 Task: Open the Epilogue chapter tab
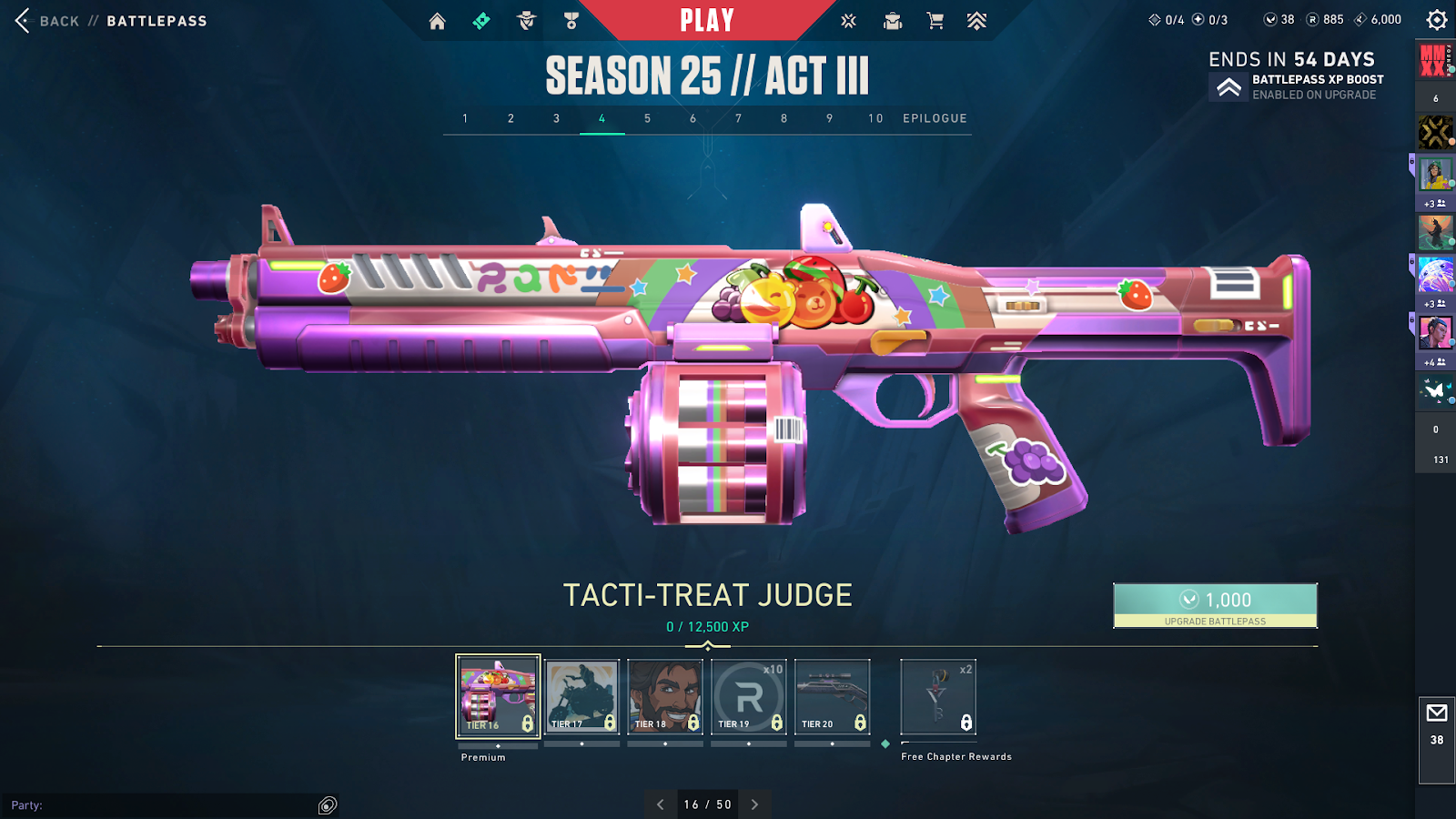coord(935,118)
